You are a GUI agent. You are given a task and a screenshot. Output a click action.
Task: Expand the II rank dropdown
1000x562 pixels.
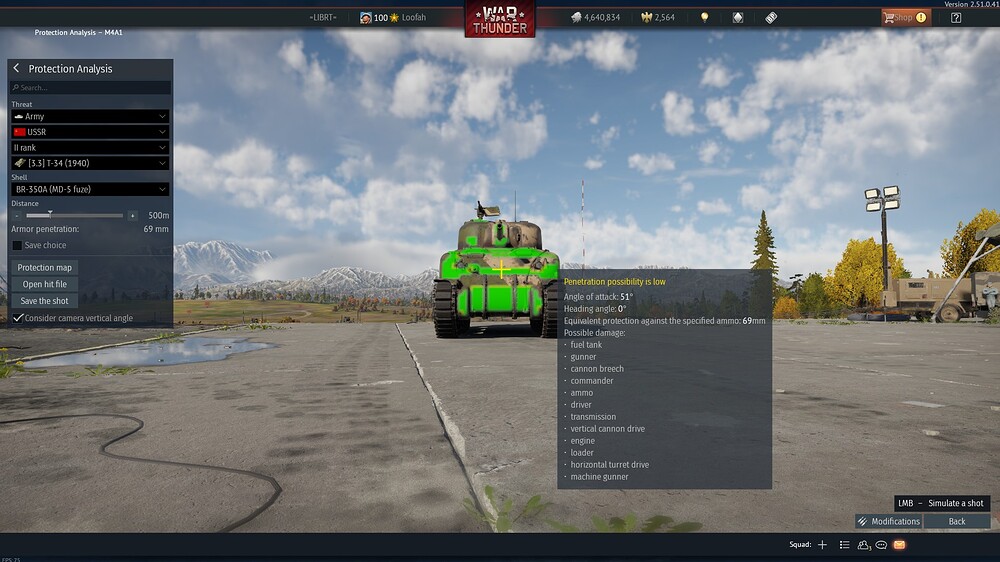pos(90,148)
